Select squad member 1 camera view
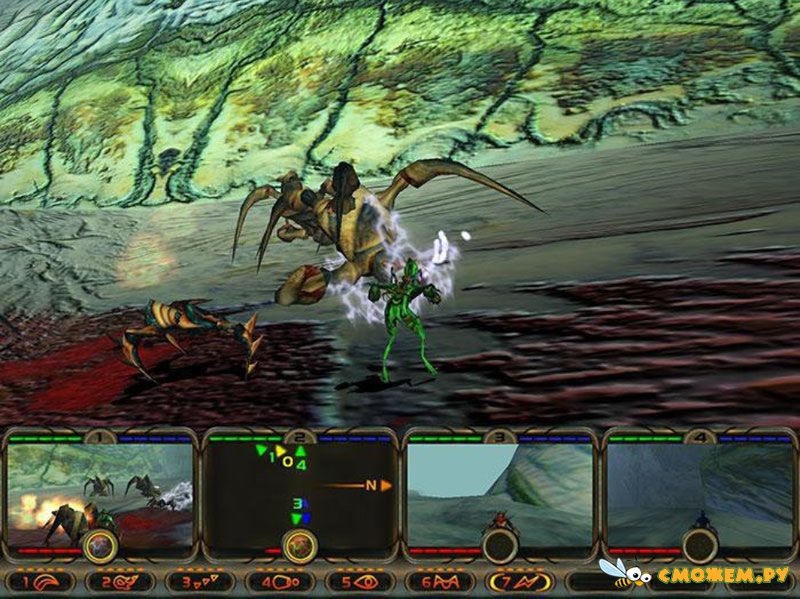 (100, 490)
